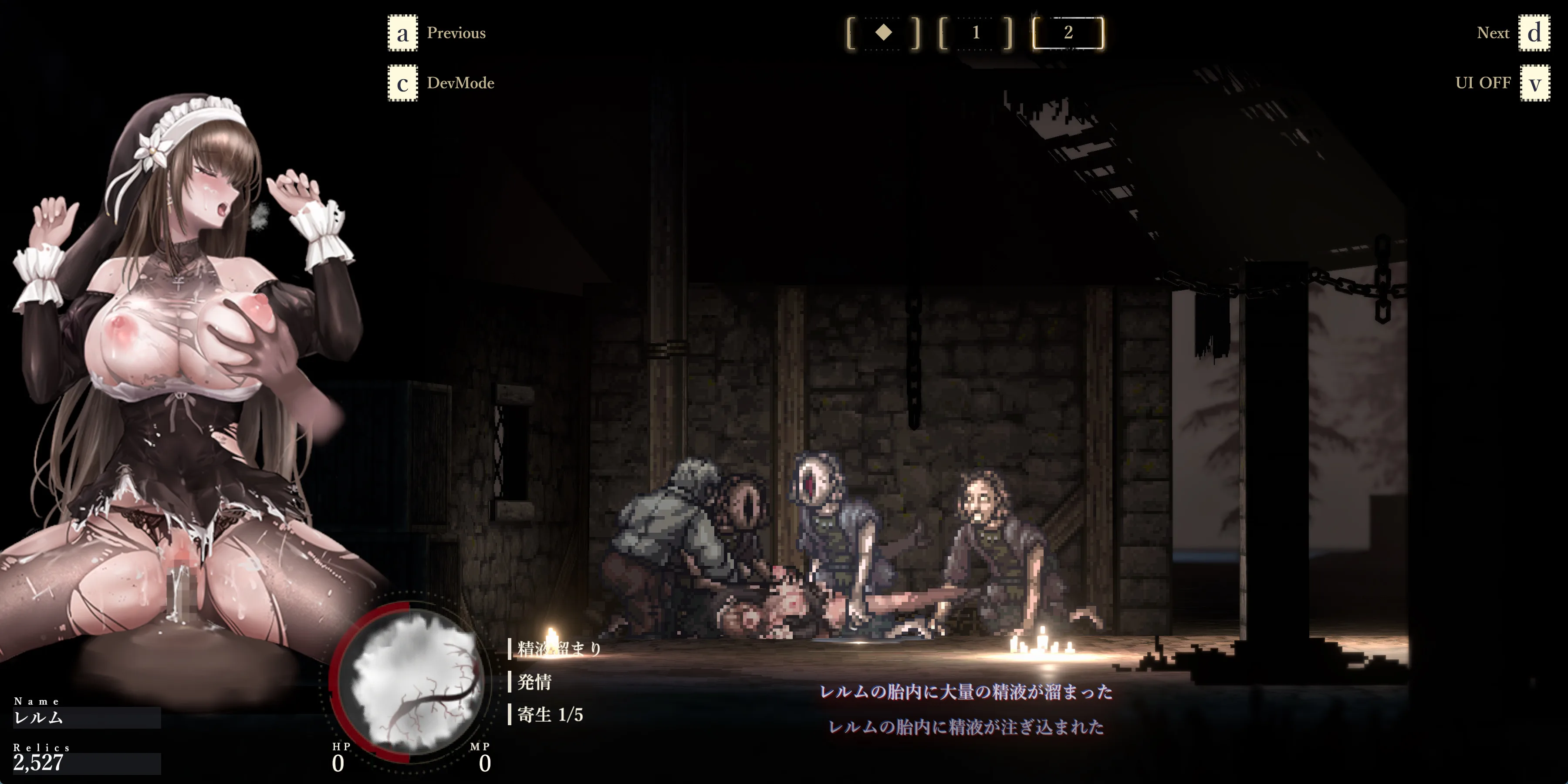1568x784 pixels.
Task: Select the page 2 tab
Action: 1068,33
